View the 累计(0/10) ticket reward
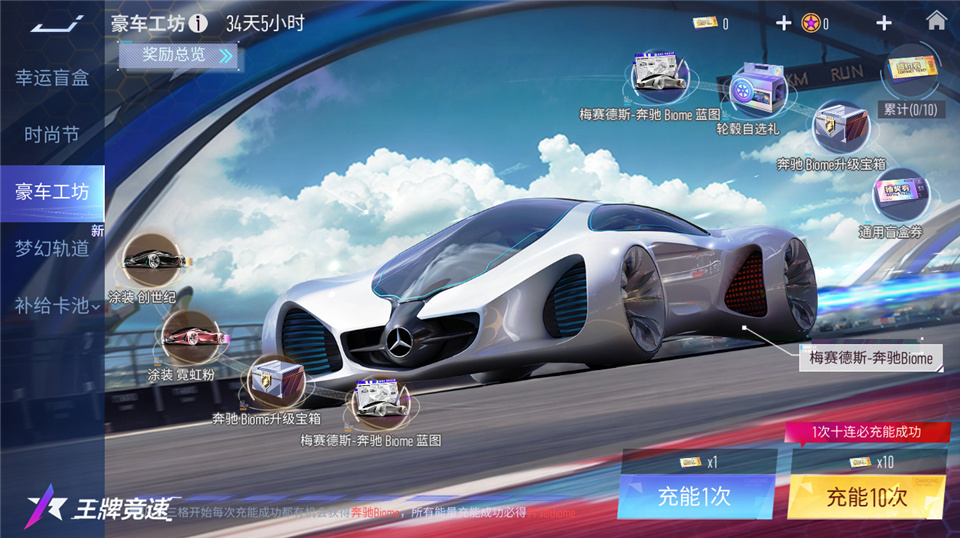The height and width of the screenshot is (538, 960). pyautogui.click(x=909, y=78)
